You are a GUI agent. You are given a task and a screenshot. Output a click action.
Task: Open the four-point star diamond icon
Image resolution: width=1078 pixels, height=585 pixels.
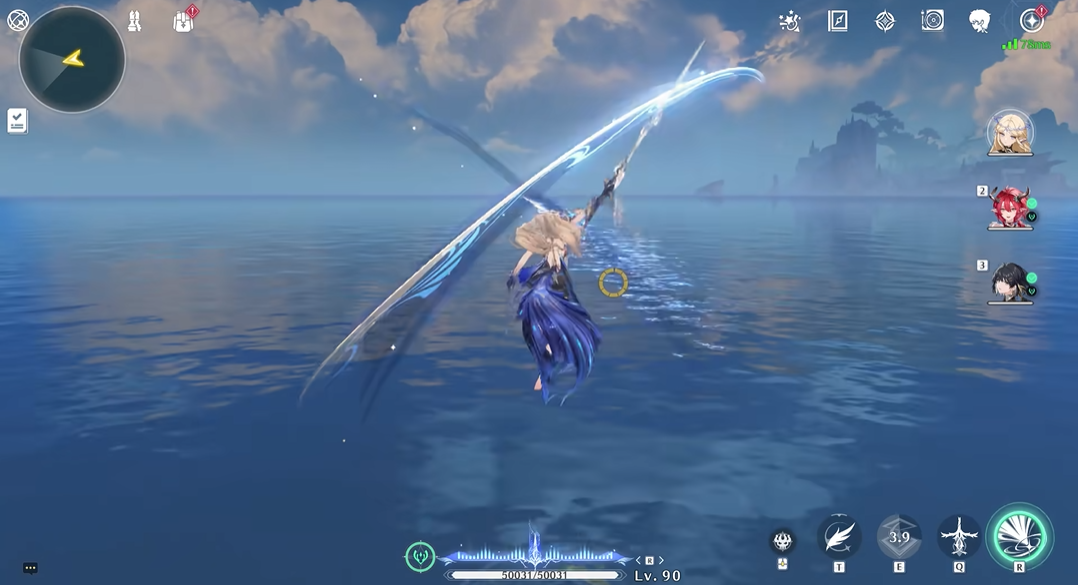pos(885,21)
